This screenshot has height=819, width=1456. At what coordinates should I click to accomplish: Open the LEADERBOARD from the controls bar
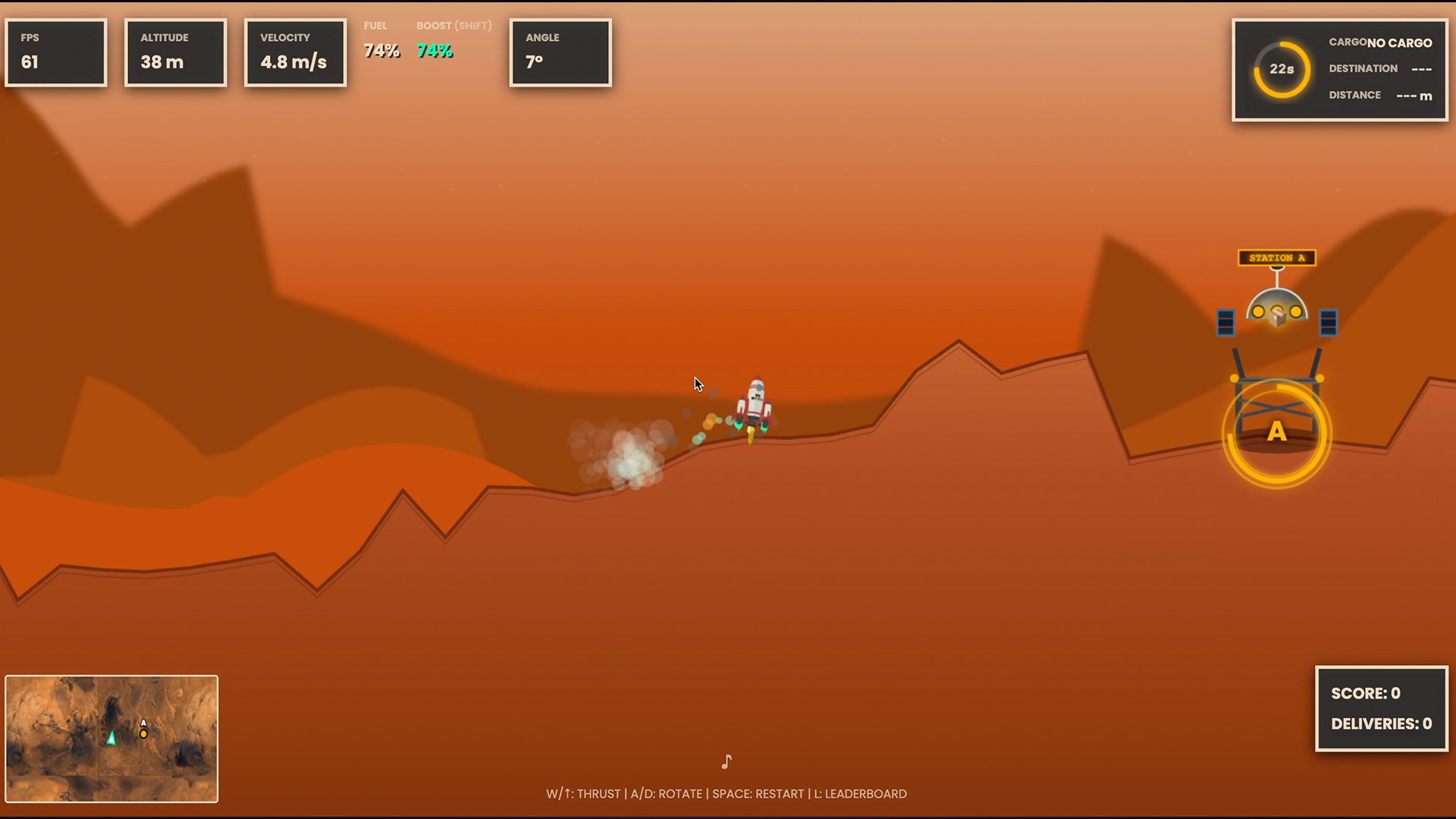(x=861, y=794)
